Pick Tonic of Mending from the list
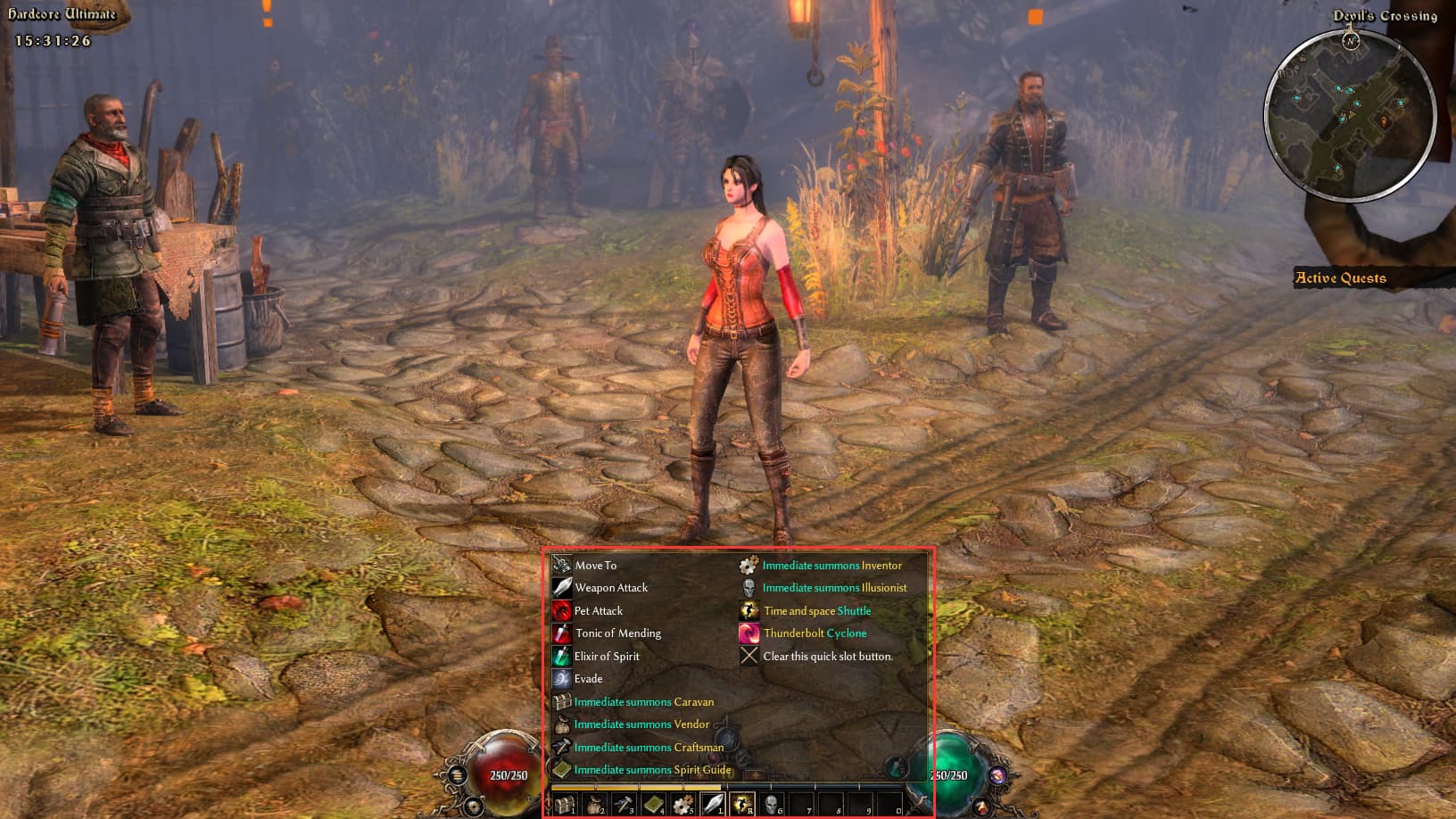 617,633
